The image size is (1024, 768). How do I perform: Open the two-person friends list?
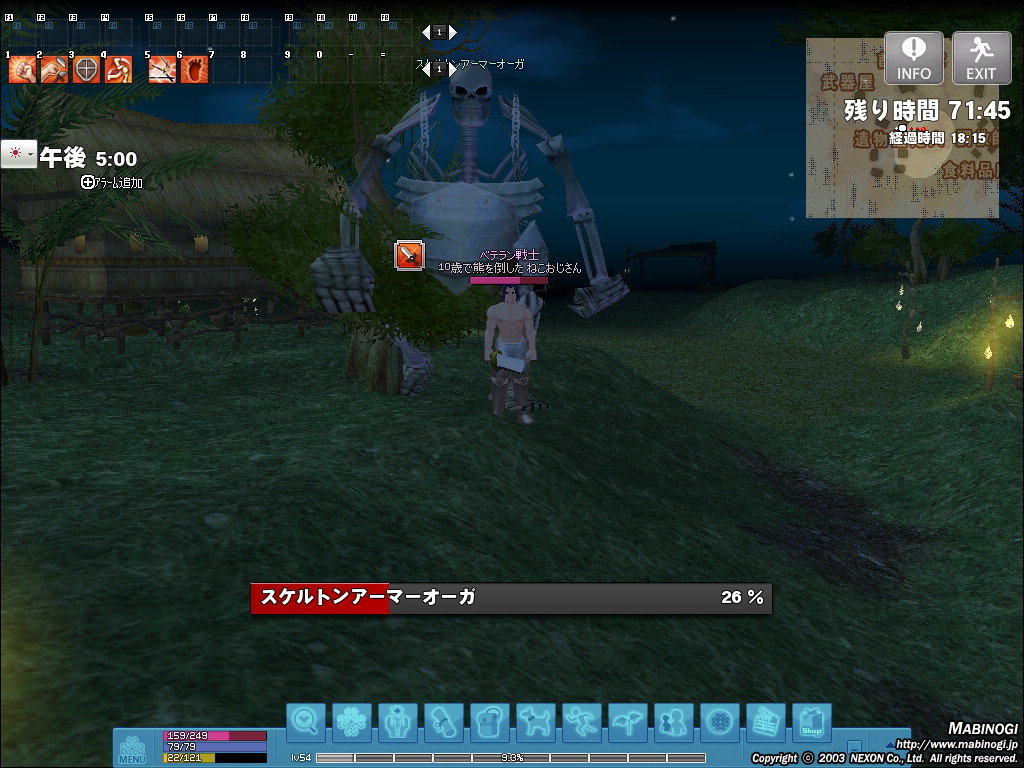pyautogui.click(x=673, y=721)
